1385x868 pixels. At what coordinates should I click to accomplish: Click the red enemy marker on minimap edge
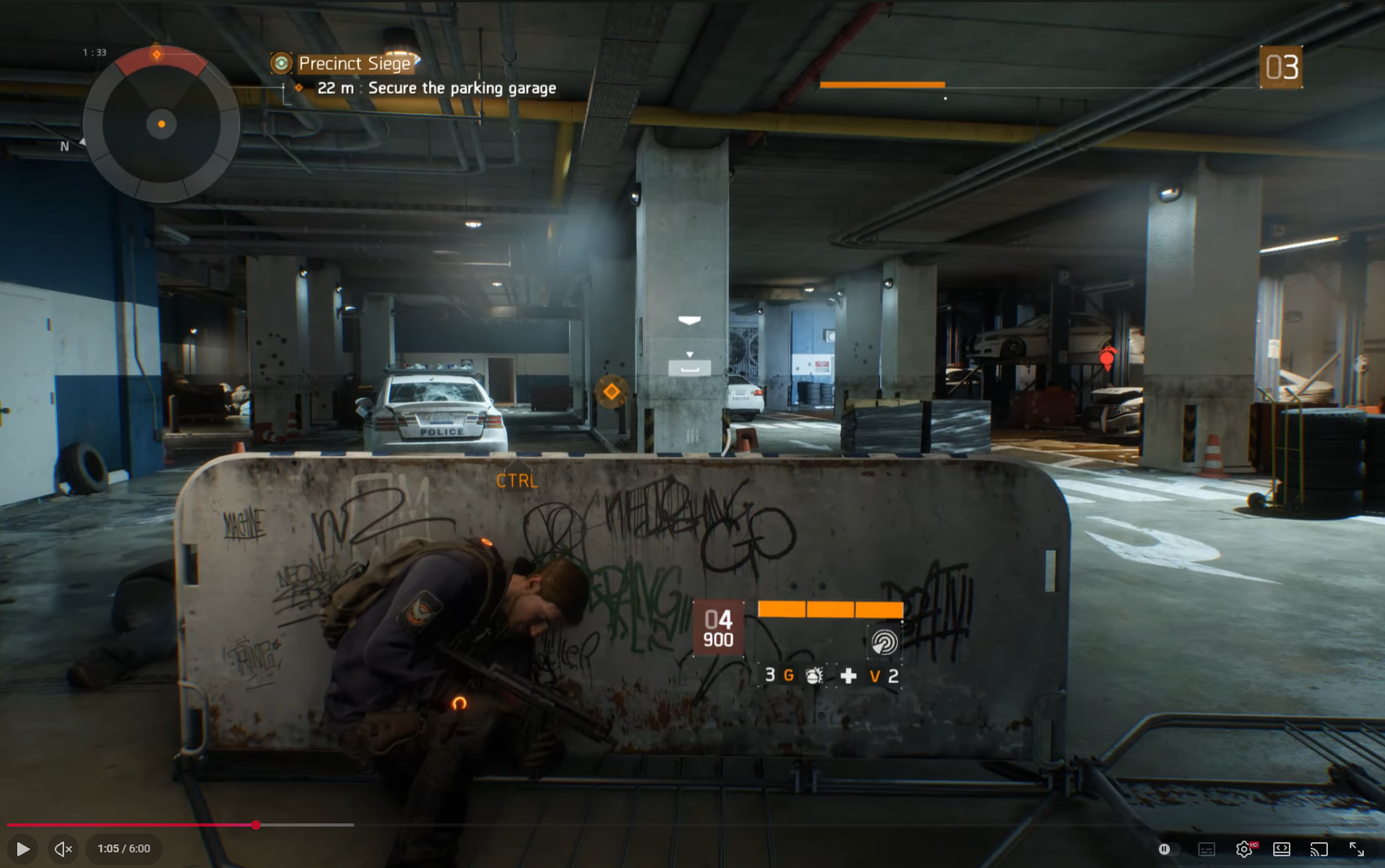[x=156, y=55]
